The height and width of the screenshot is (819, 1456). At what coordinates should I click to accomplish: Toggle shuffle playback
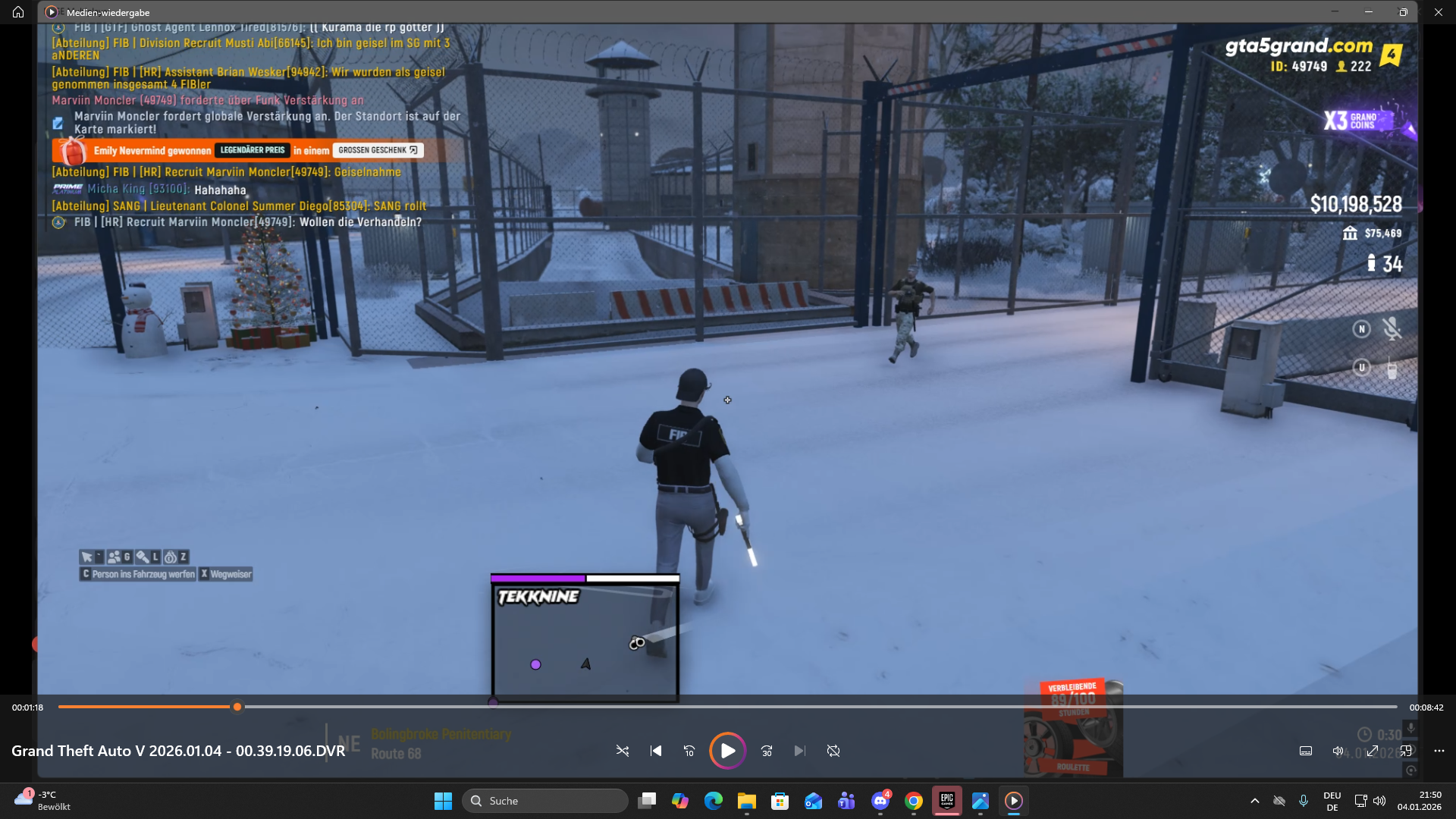(x=623, y=751)
